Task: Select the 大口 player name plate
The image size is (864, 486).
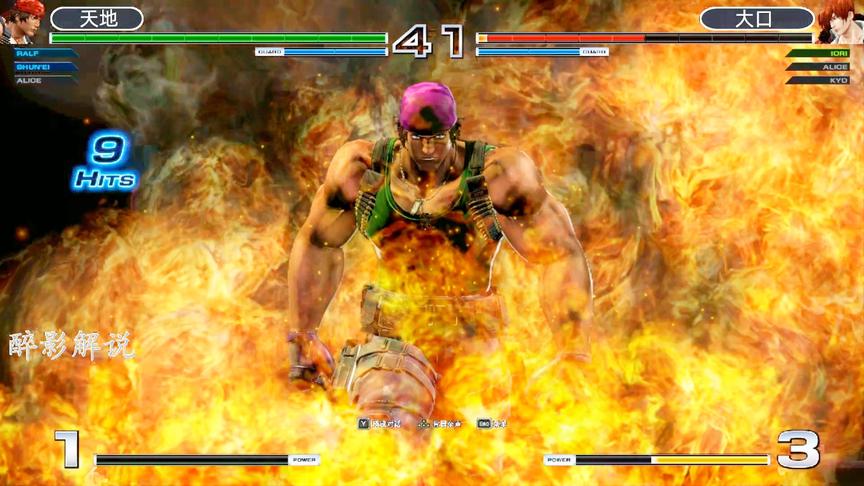Action: (x=756, y=18)
